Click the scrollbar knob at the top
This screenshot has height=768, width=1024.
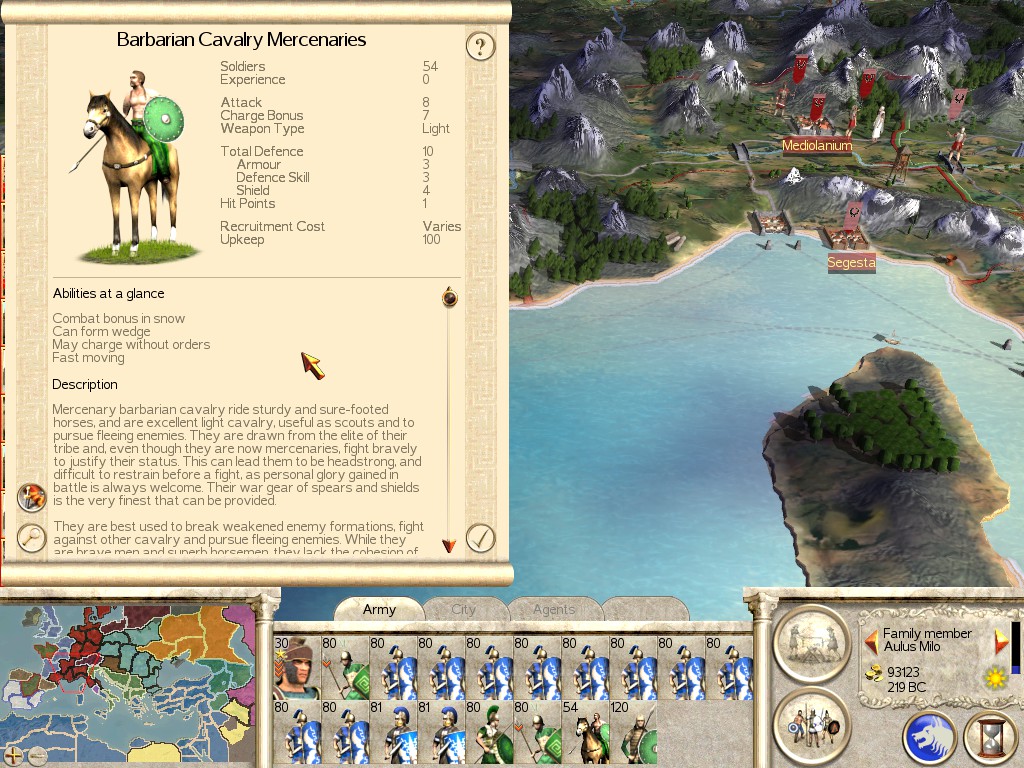(450, 297)
